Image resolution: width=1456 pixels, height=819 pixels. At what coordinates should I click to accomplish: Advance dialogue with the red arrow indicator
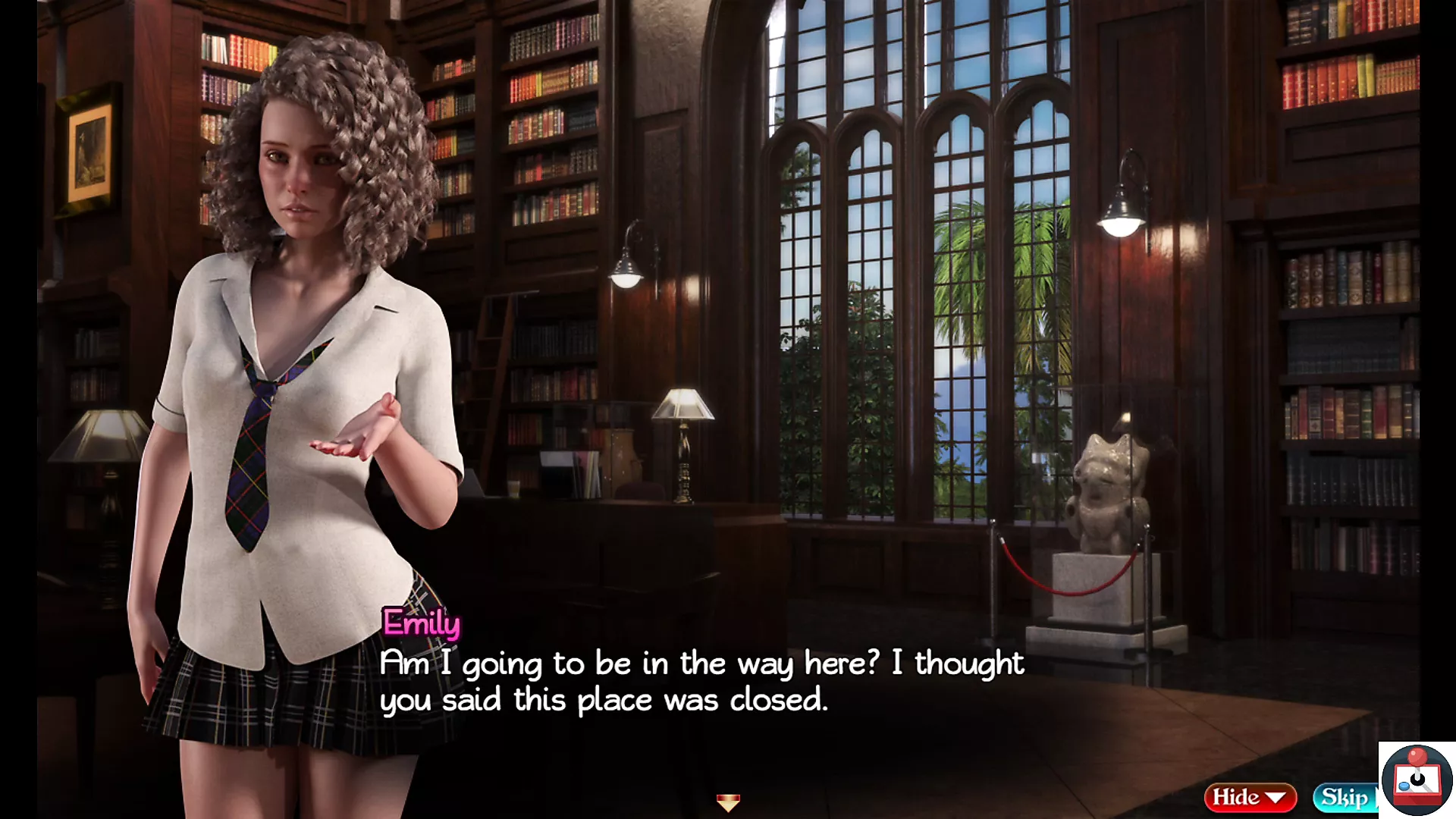pos(728,802)
